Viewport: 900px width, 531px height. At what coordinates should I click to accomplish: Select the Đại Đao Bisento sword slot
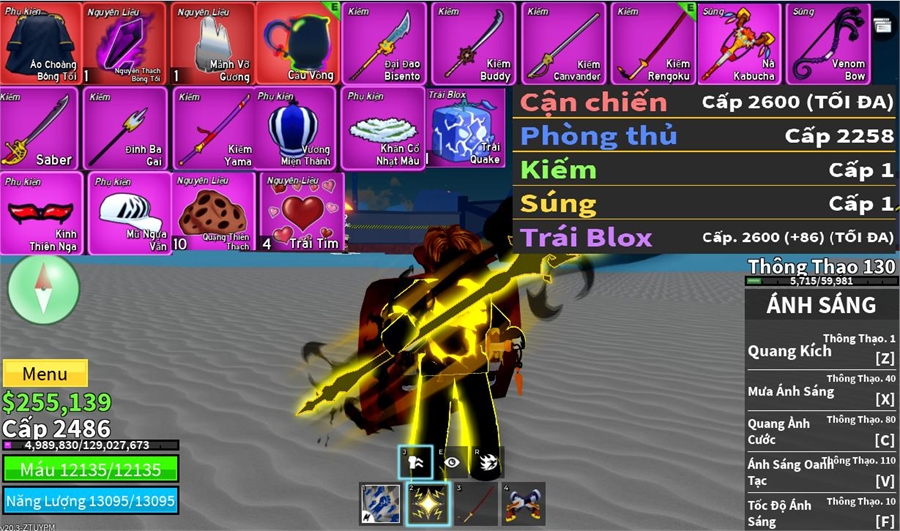click(x=385, y=43)
